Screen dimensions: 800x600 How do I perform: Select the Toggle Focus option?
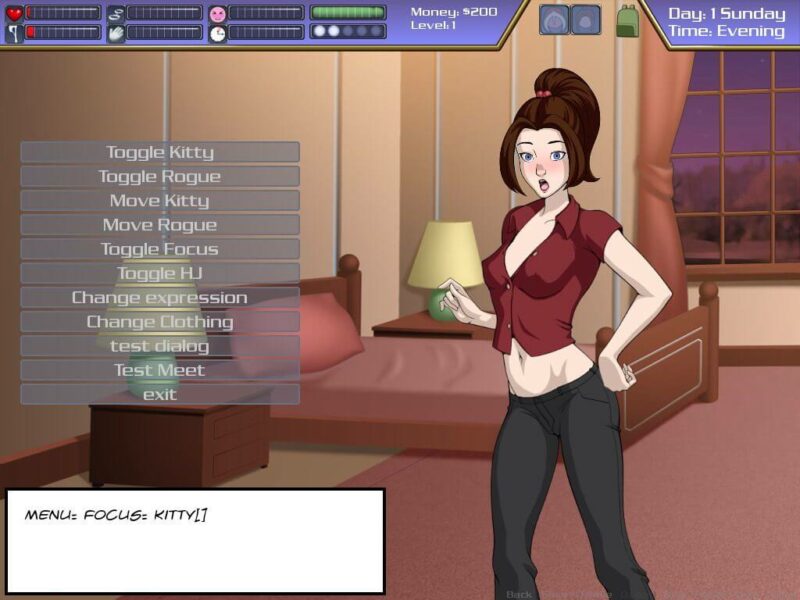click(x=160, y=249)
